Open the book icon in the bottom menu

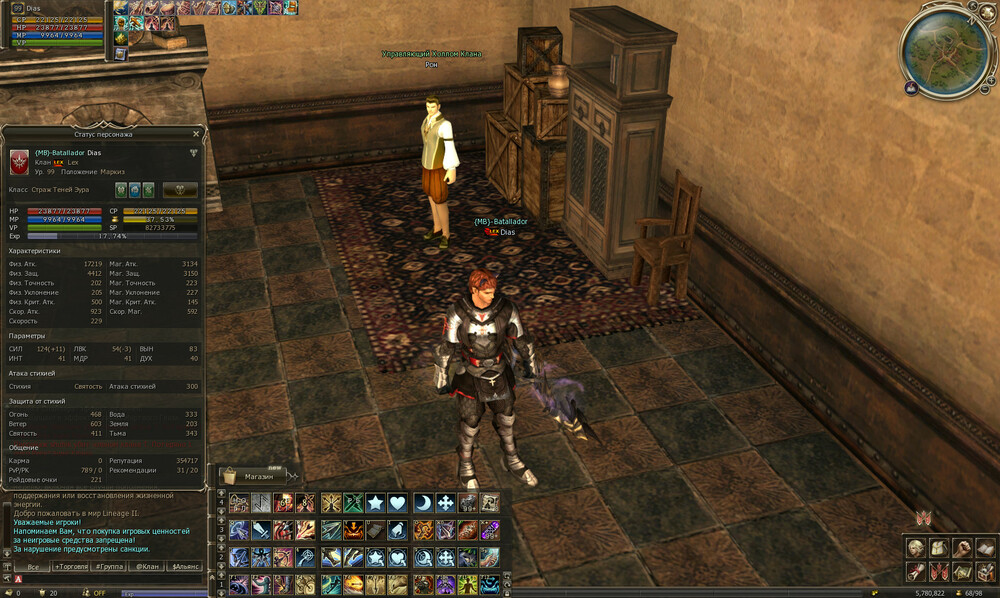[983, 549]
